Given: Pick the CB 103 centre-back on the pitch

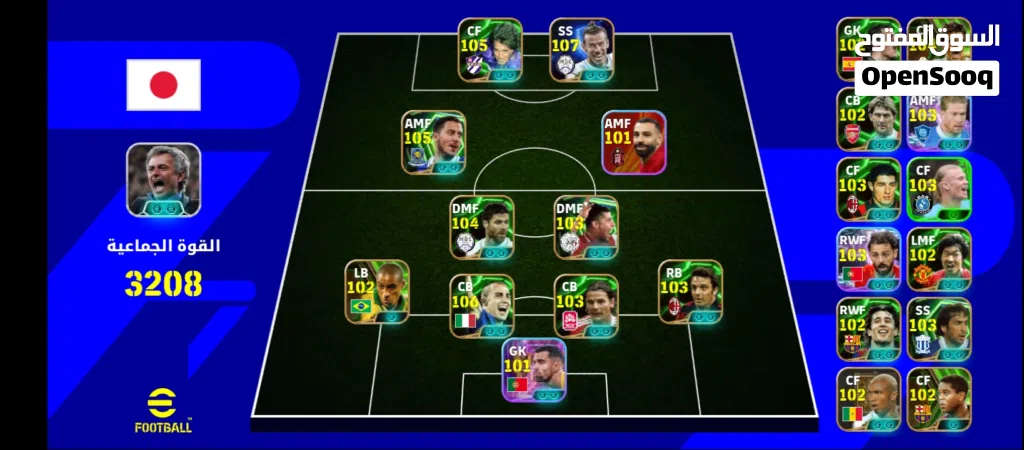Looking at the screenshot, I should tap(586, 306).
